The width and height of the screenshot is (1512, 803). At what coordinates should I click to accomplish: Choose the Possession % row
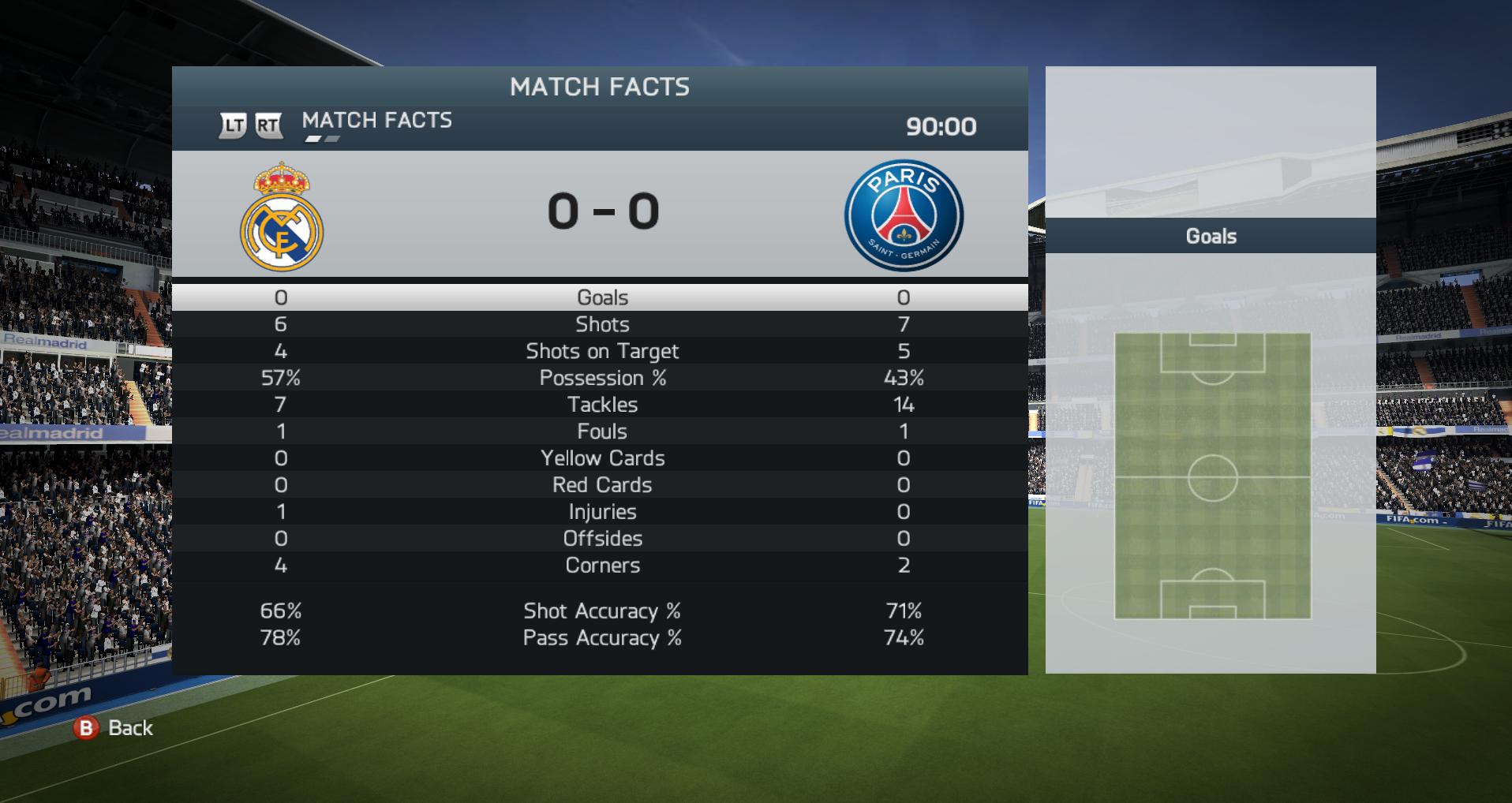click(x=601, y=378)
